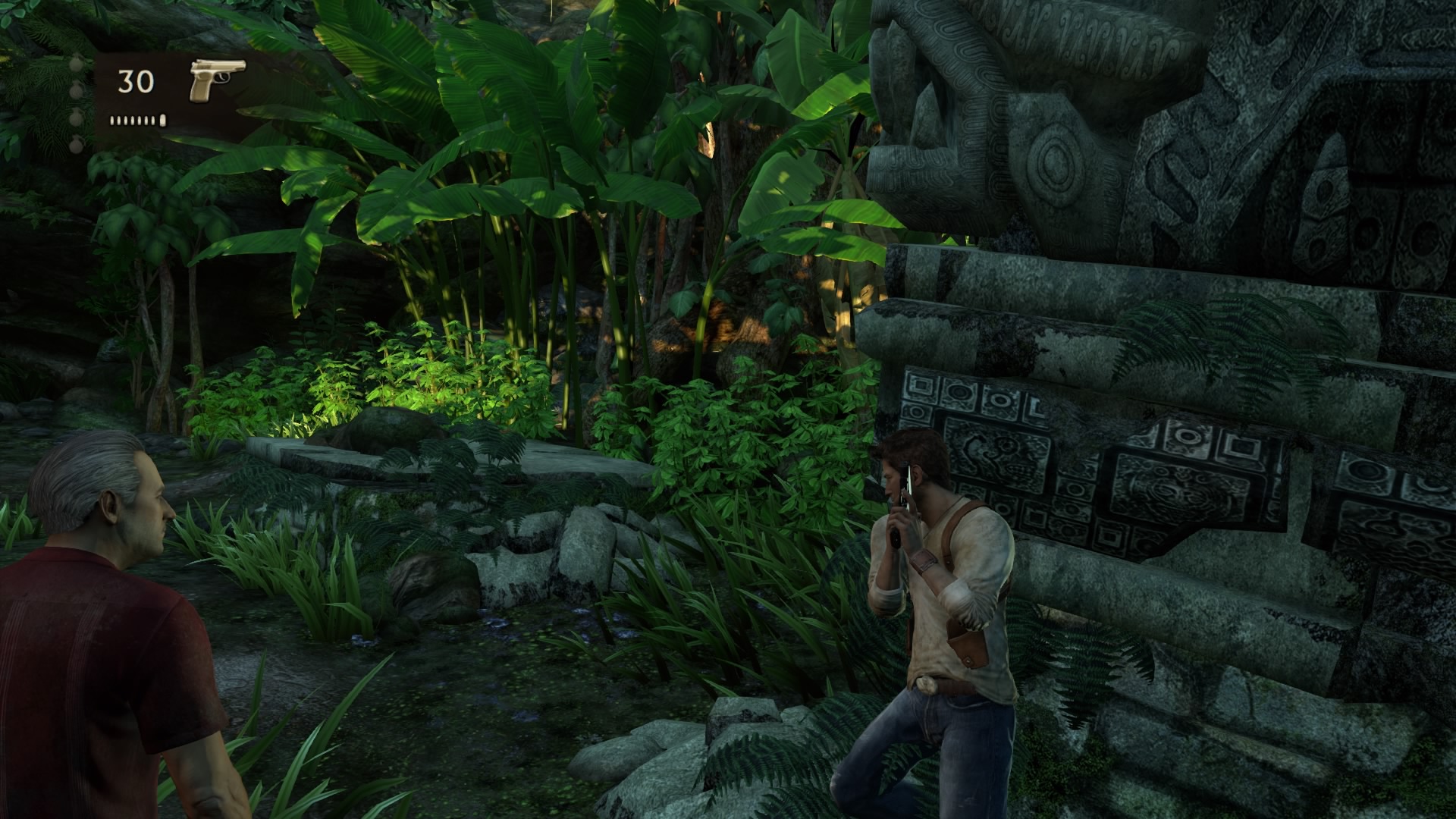The height and width of the screenshot is (819, 1456).
Task: Click the last small bullet before chambered round
Action: tap(152, 122)
